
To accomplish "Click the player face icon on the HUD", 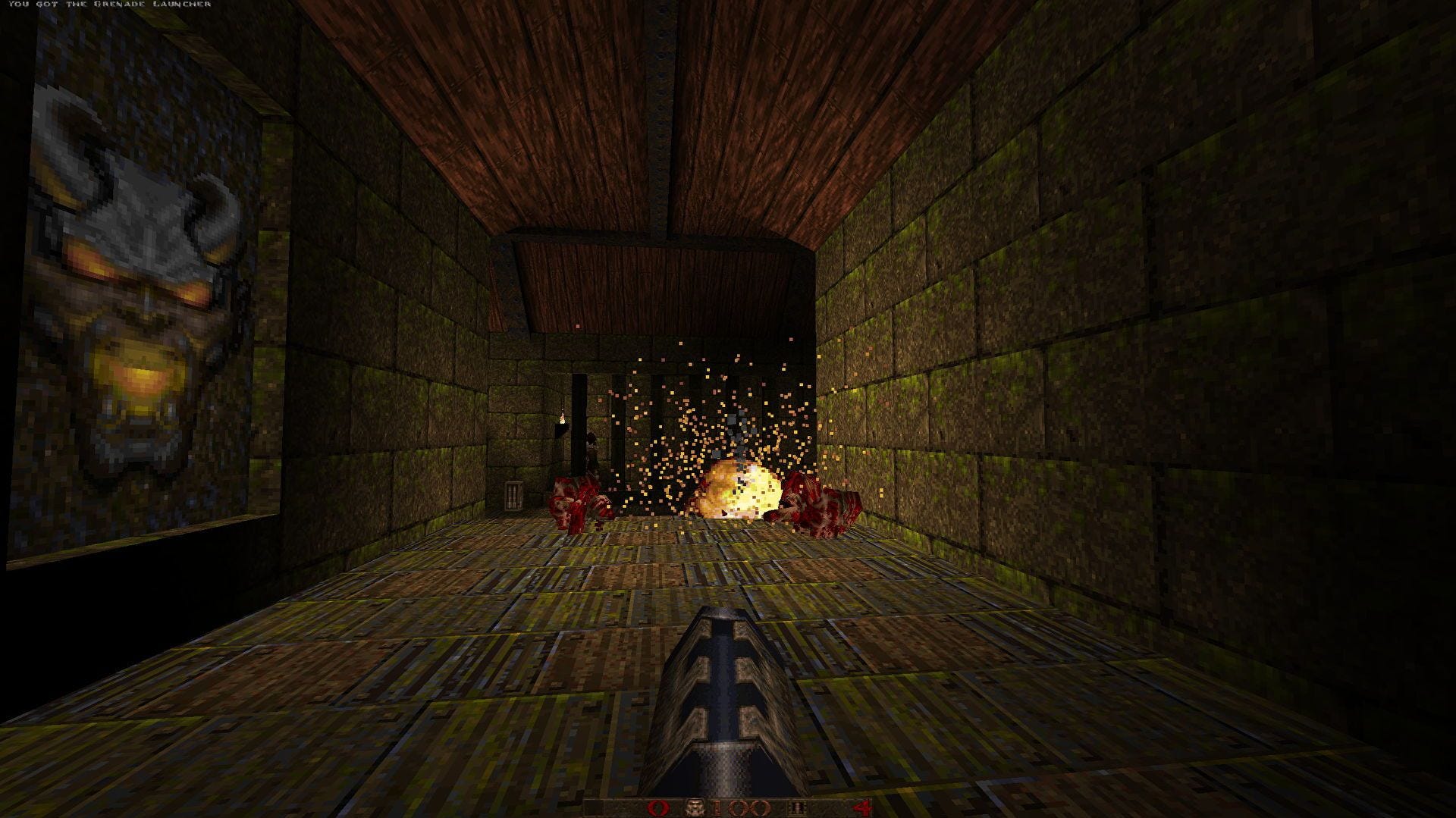I will (x=695, y=806).
